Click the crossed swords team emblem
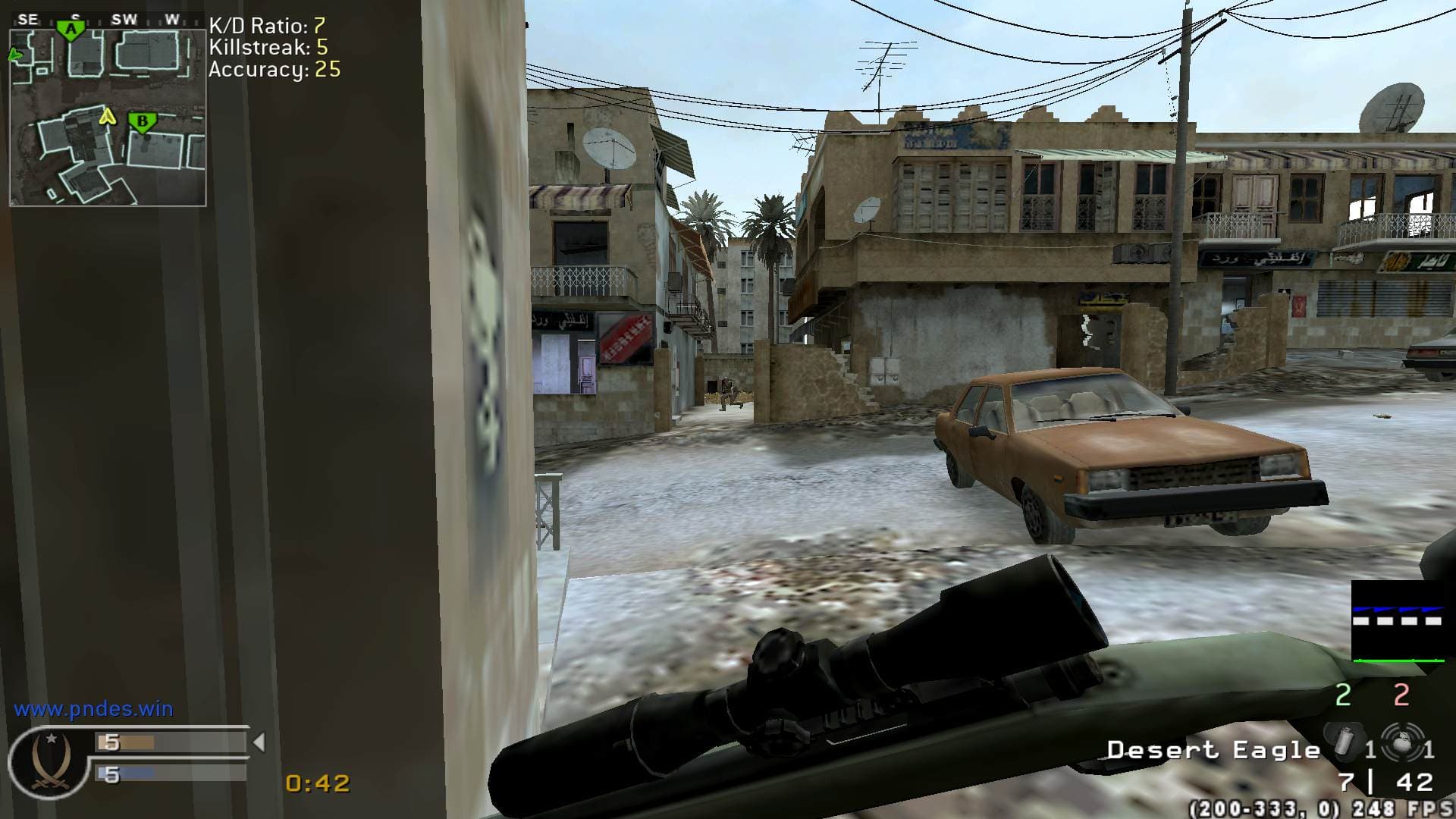Image resolution: width=1456 pixels, height=819 pixels. click(x=51, y=761)
